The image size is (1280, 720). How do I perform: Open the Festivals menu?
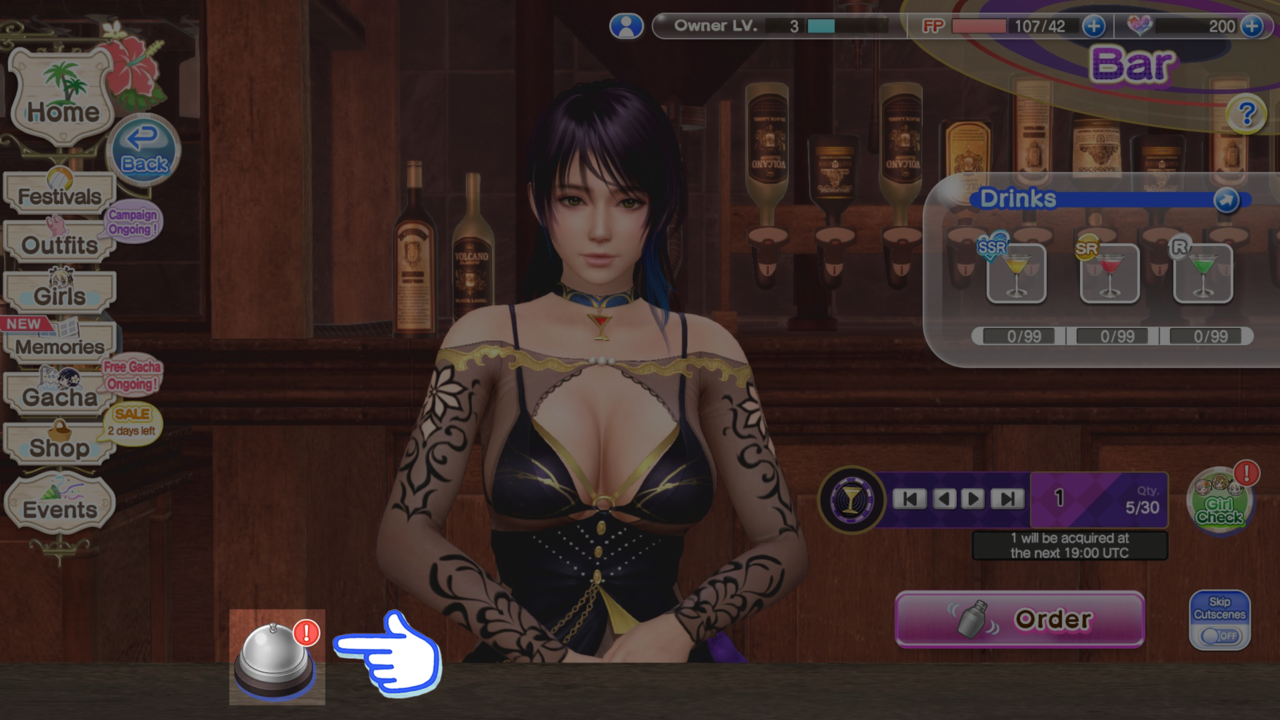coord(60,196)
